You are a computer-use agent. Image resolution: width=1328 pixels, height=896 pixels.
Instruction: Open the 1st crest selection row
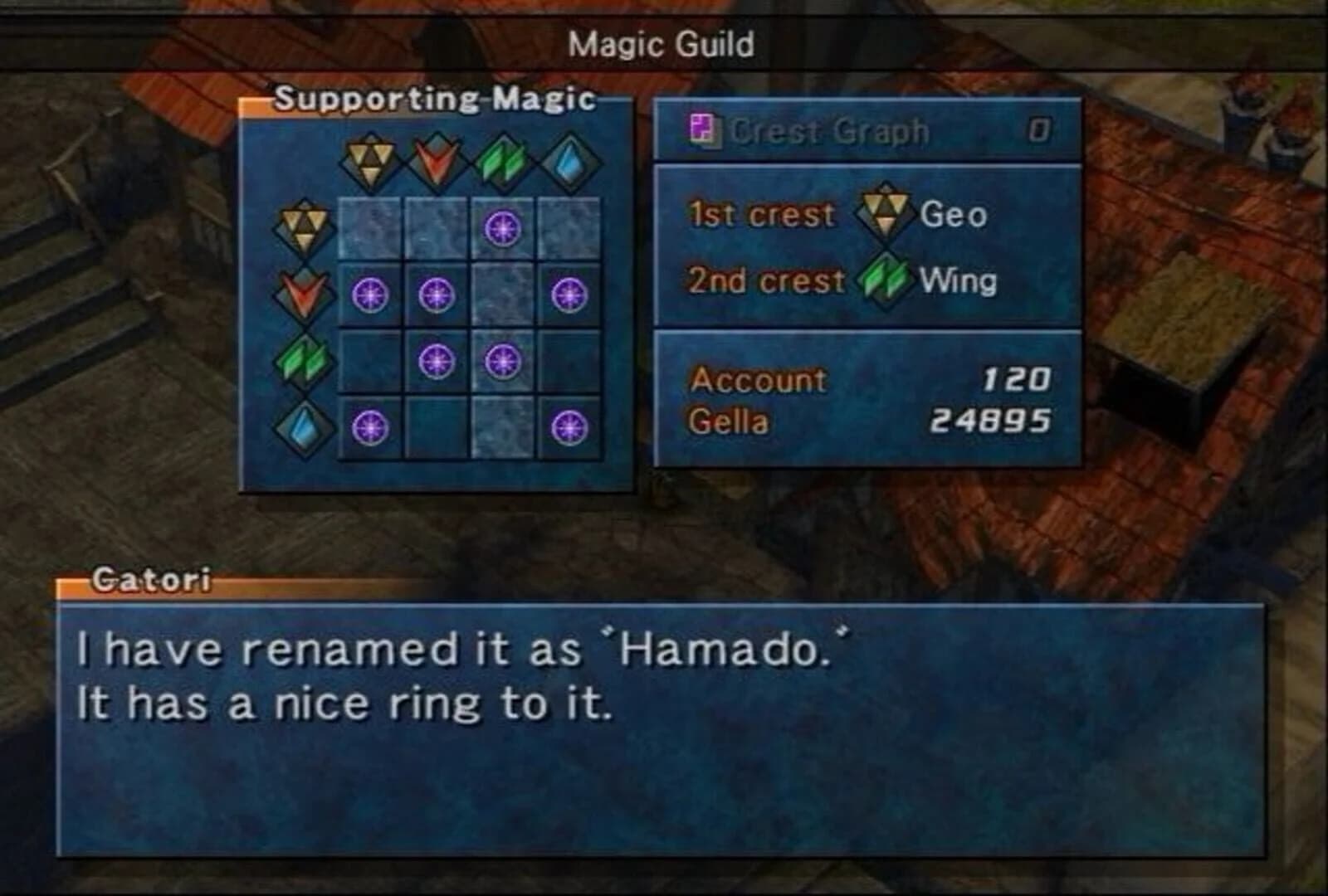764,214
